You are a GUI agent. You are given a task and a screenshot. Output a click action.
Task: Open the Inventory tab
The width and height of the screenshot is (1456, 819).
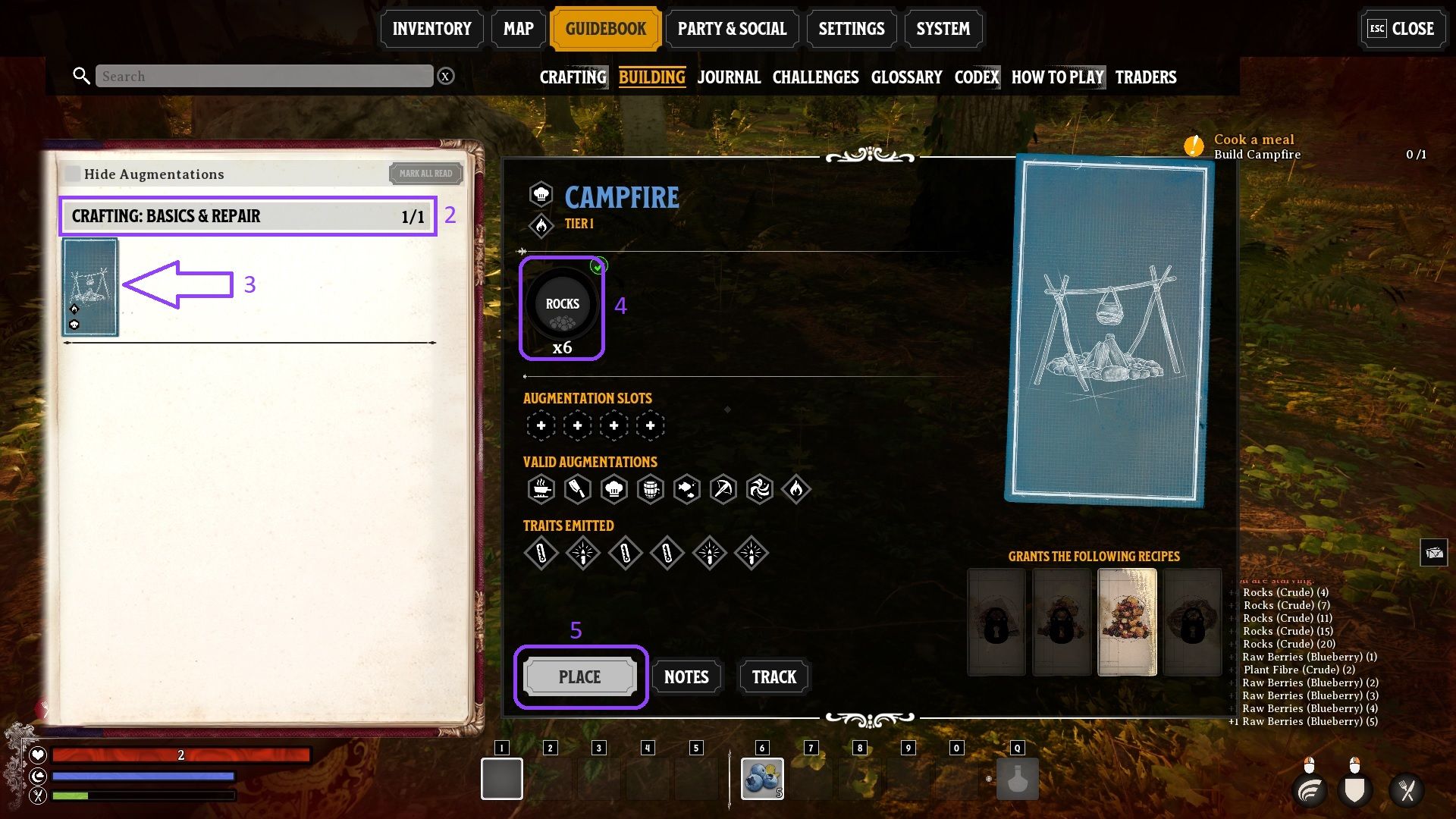coord(431,29)
